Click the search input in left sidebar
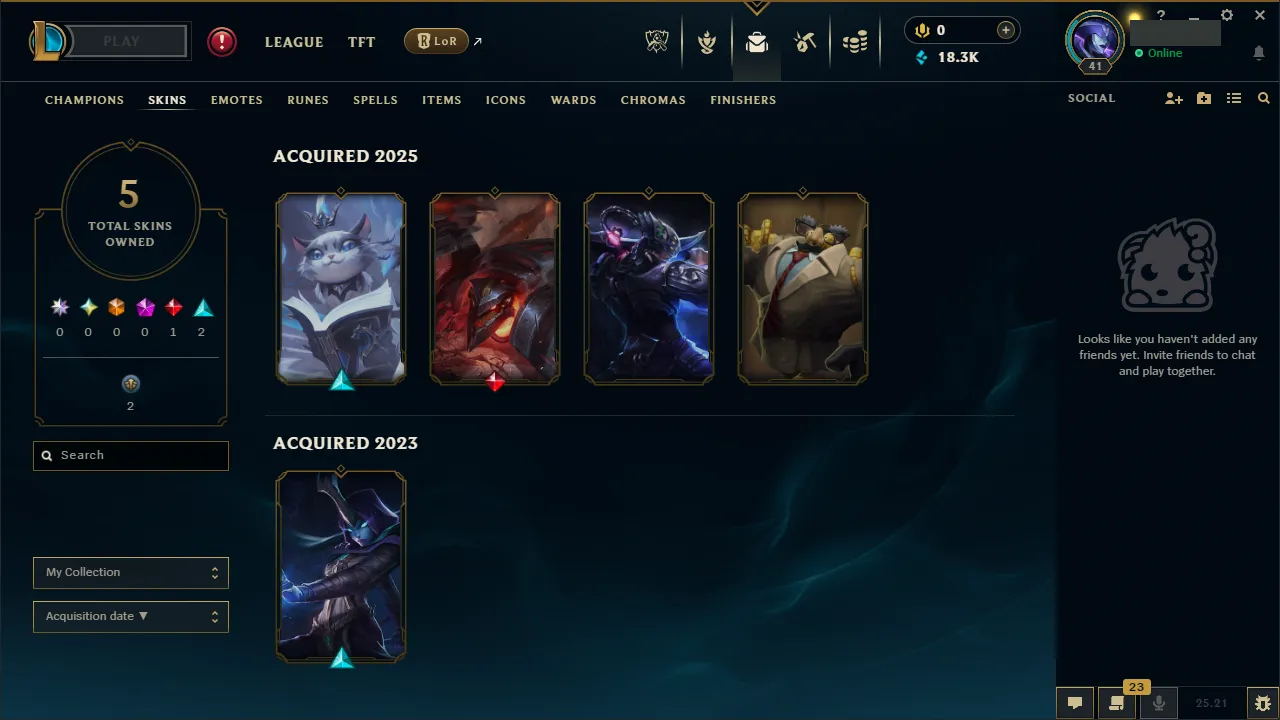 pyautogui.click(x=130, y=455)
